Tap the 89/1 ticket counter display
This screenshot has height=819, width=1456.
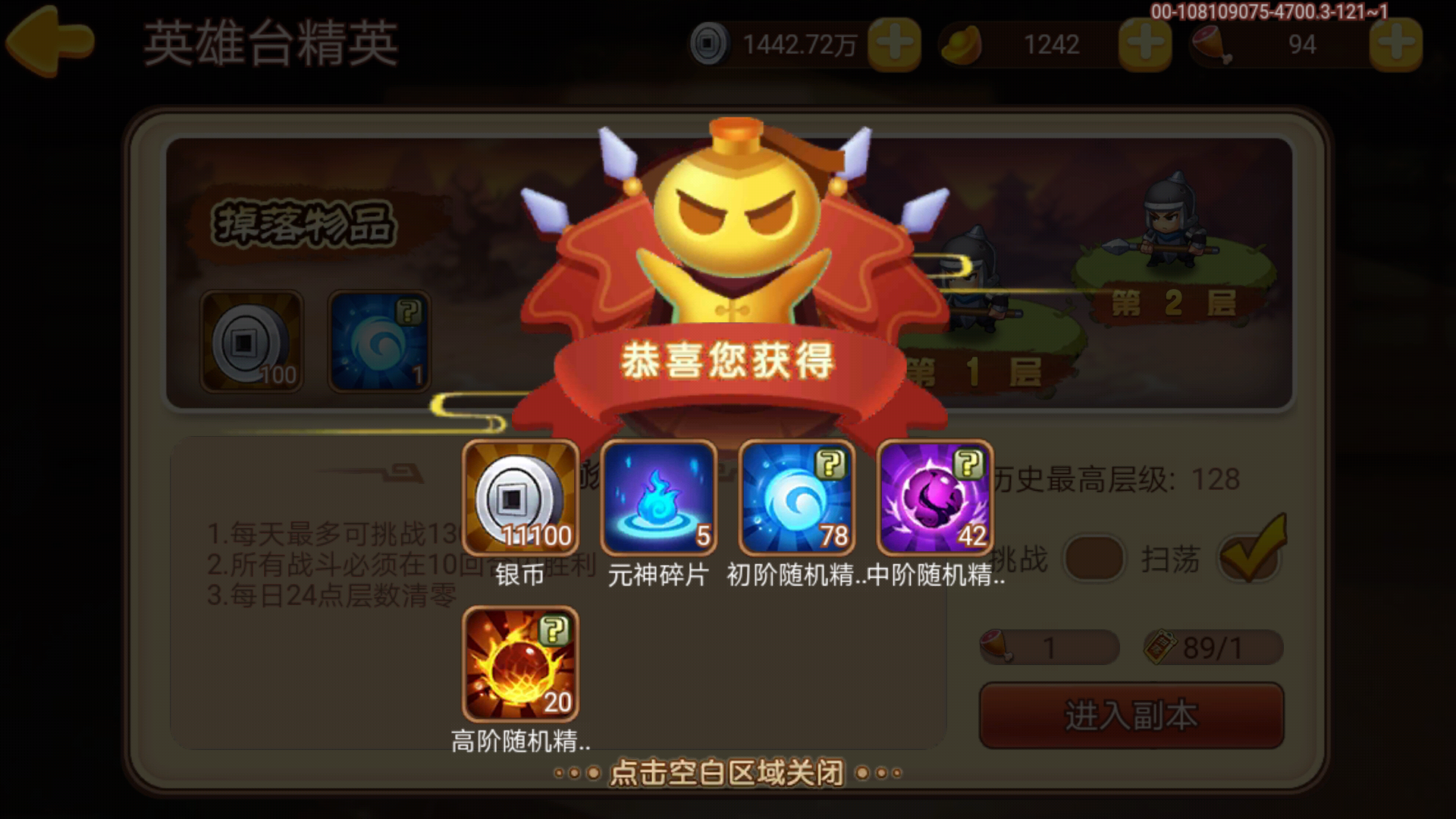tap(1211, 646)
